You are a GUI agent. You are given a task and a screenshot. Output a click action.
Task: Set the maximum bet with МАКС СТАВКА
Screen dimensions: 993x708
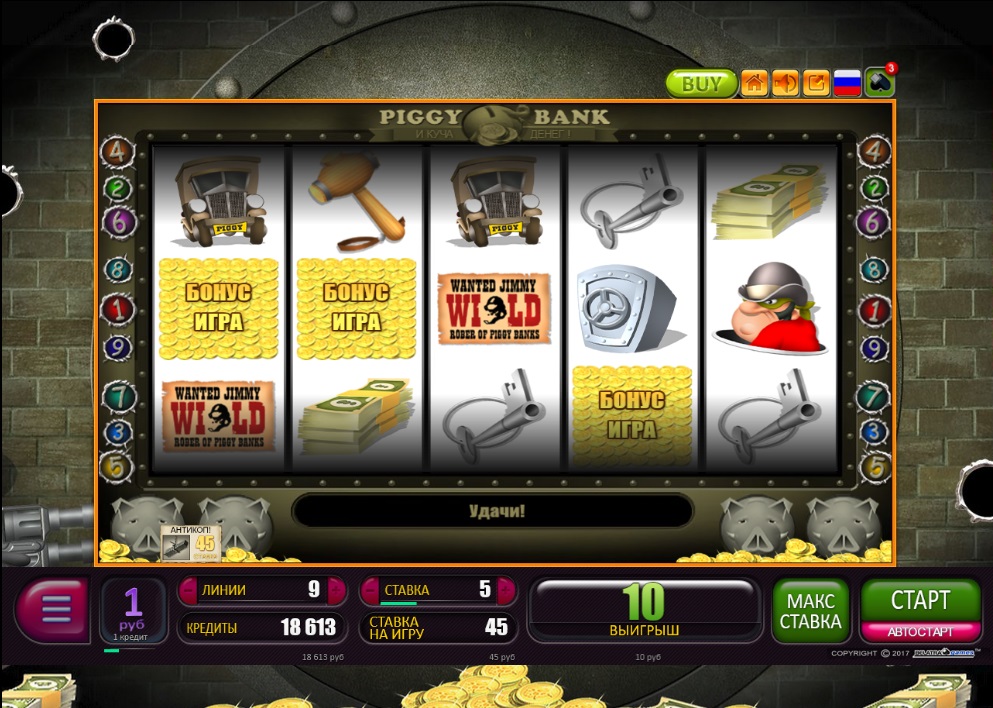(x=811, y=611)
